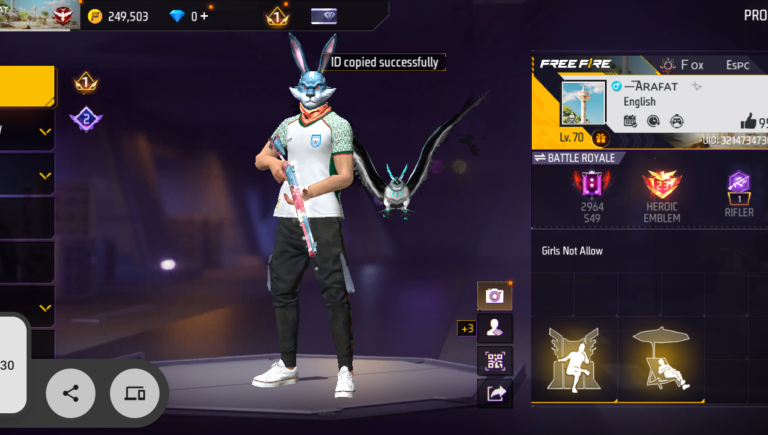The width and height of the screenshot is (768, 435).
Task: Open the gold rank 1 badge at top
Action: click(277, 16)
